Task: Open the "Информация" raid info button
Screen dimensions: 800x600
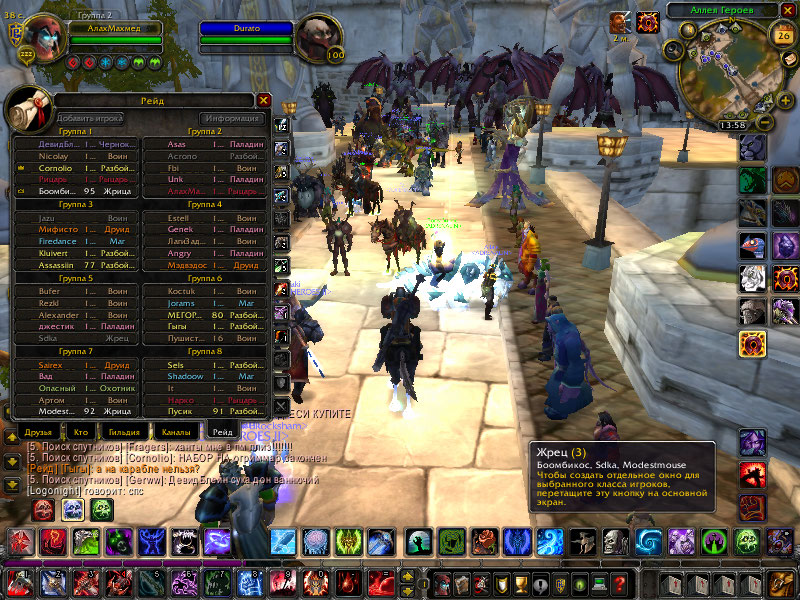Action: coord(231,118)
